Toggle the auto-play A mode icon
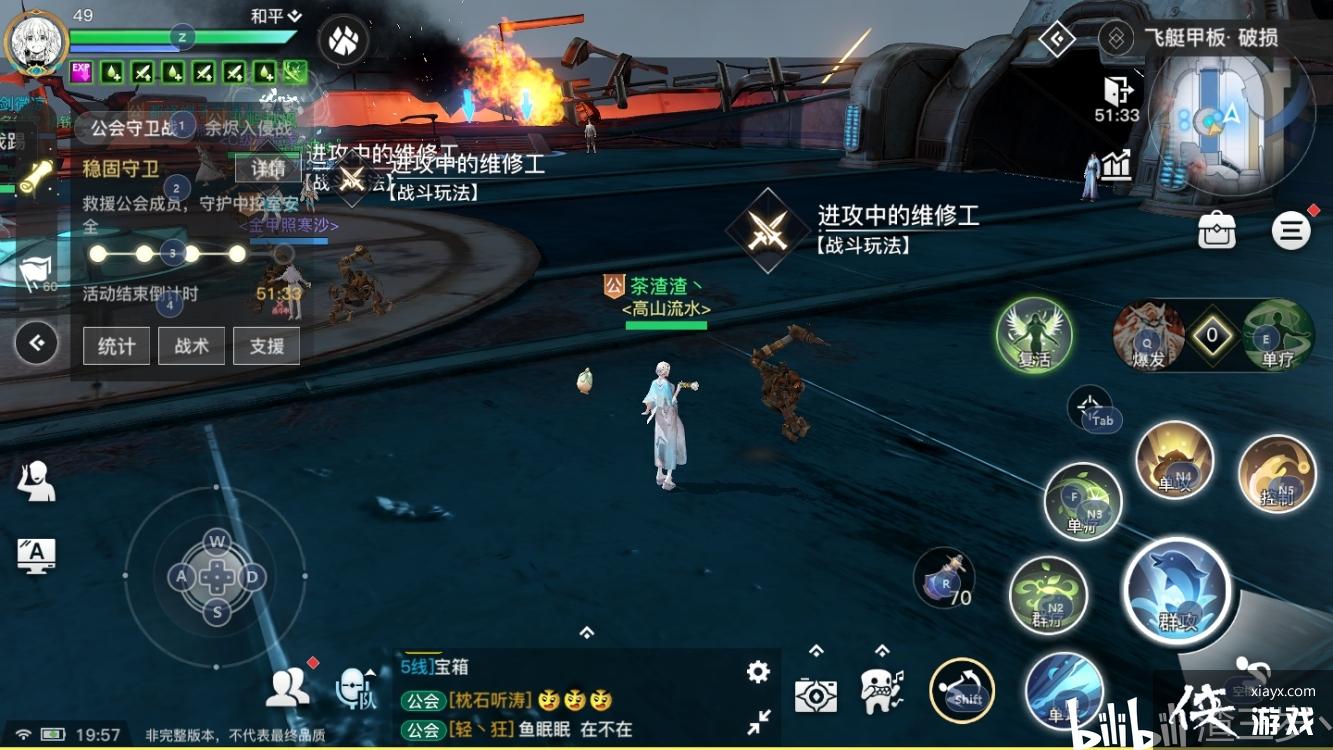The image size is (1333, 750). (x=35, y=556)
